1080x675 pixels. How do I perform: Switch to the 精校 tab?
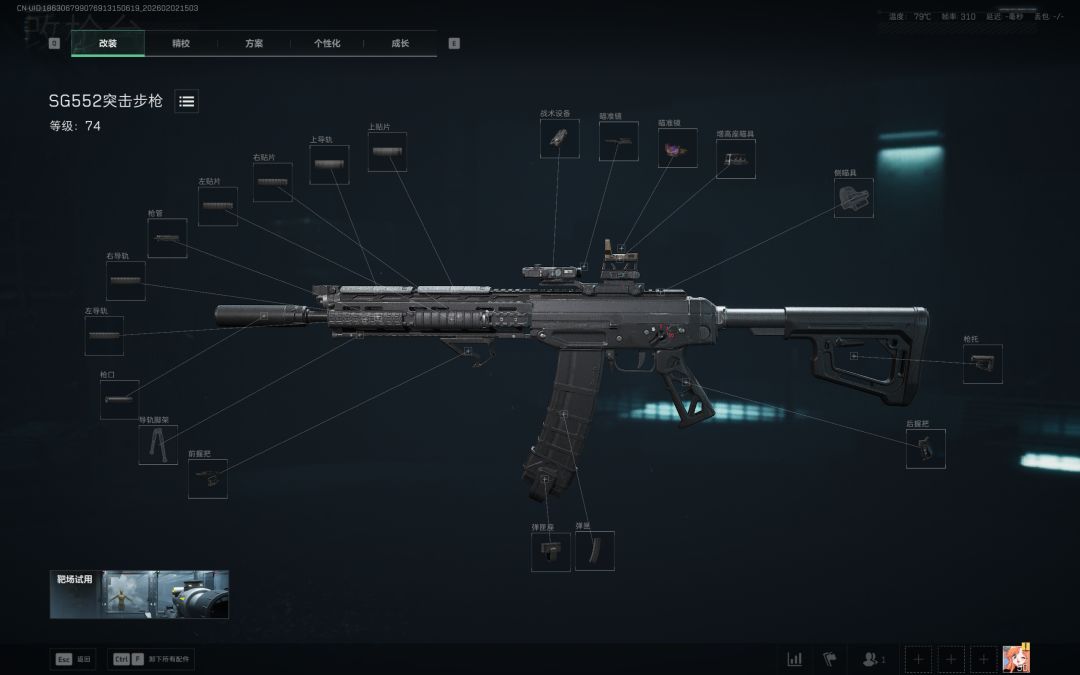pos(181,43)
